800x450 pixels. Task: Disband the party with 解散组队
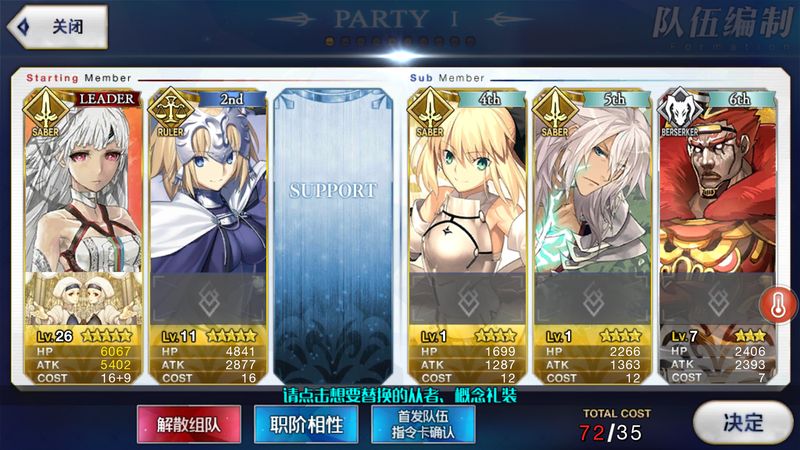(x=188, y=424)
